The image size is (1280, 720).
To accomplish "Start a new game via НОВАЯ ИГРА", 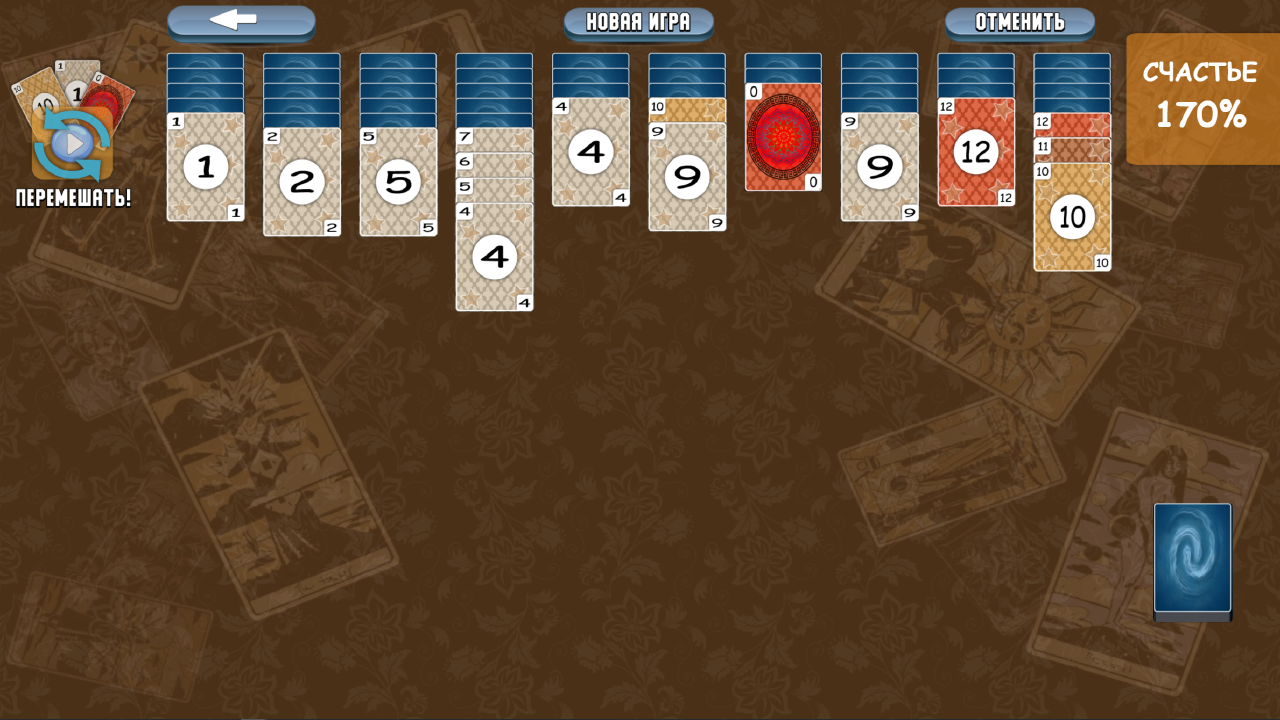I will point(638,23).
